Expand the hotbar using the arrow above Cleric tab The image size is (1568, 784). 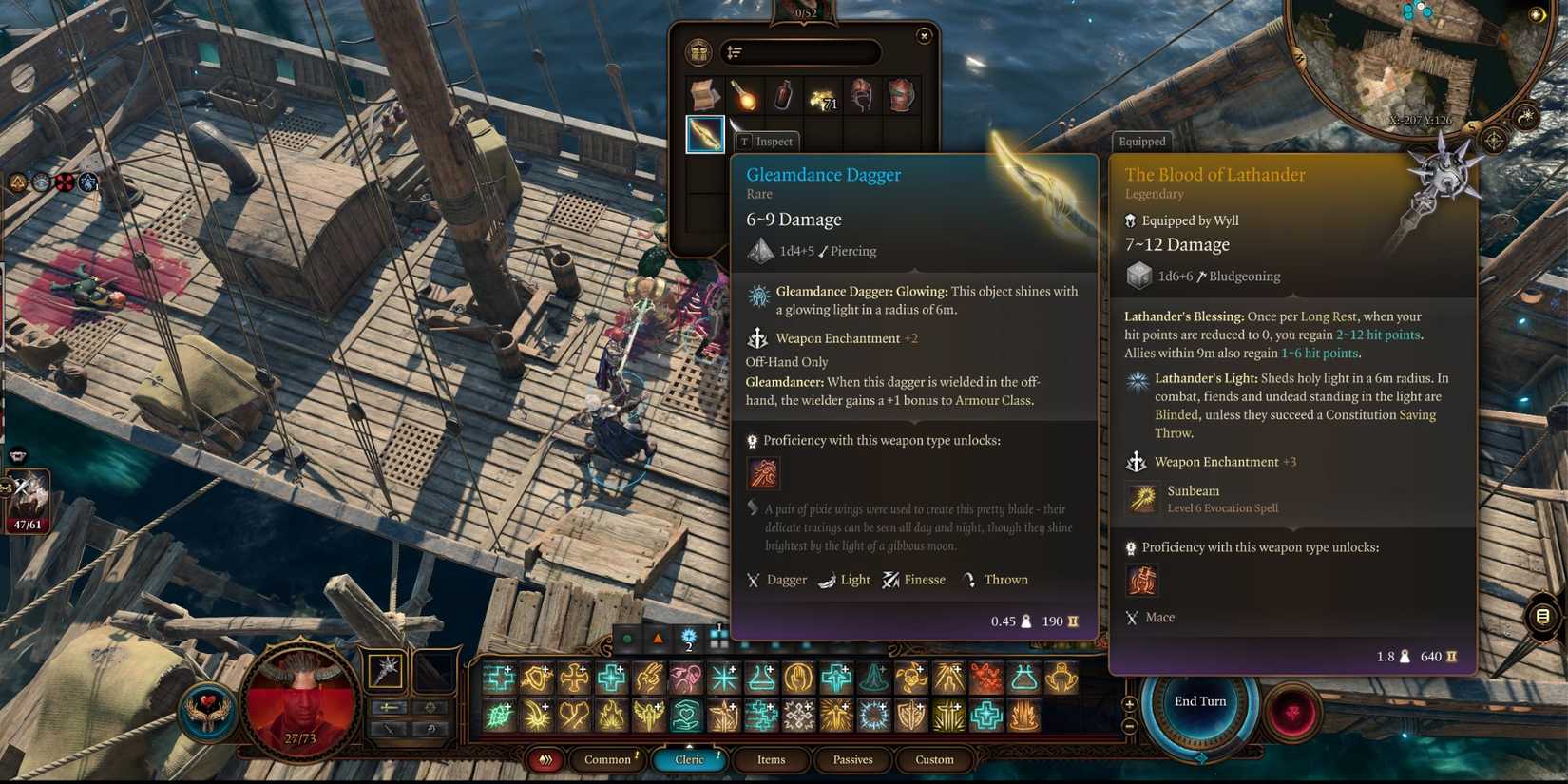coord(689,745)
